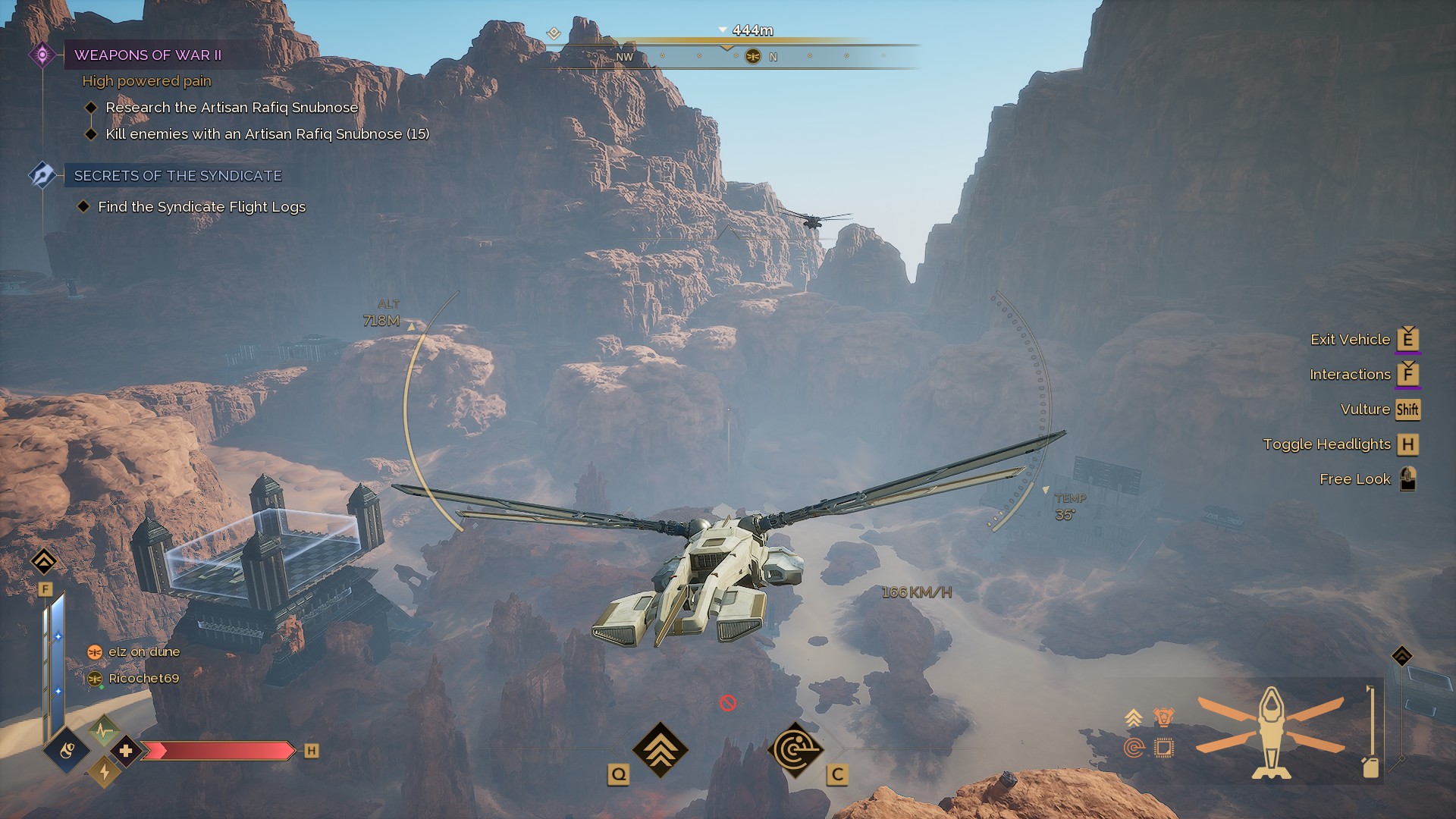Click the vehicle thruster chevrons module icon
Viewport: 1456px width, 819px height.
[1134, 717]
